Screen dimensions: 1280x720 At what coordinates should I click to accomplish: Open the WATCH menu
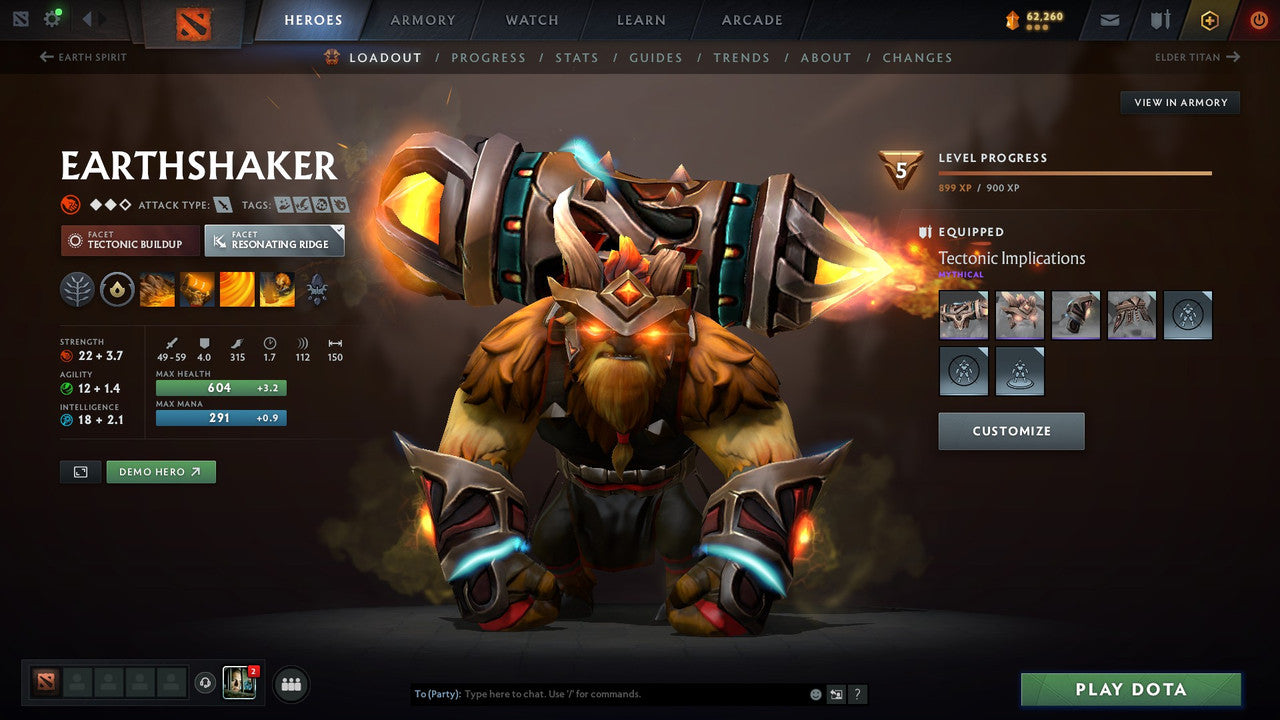[531, 20]
